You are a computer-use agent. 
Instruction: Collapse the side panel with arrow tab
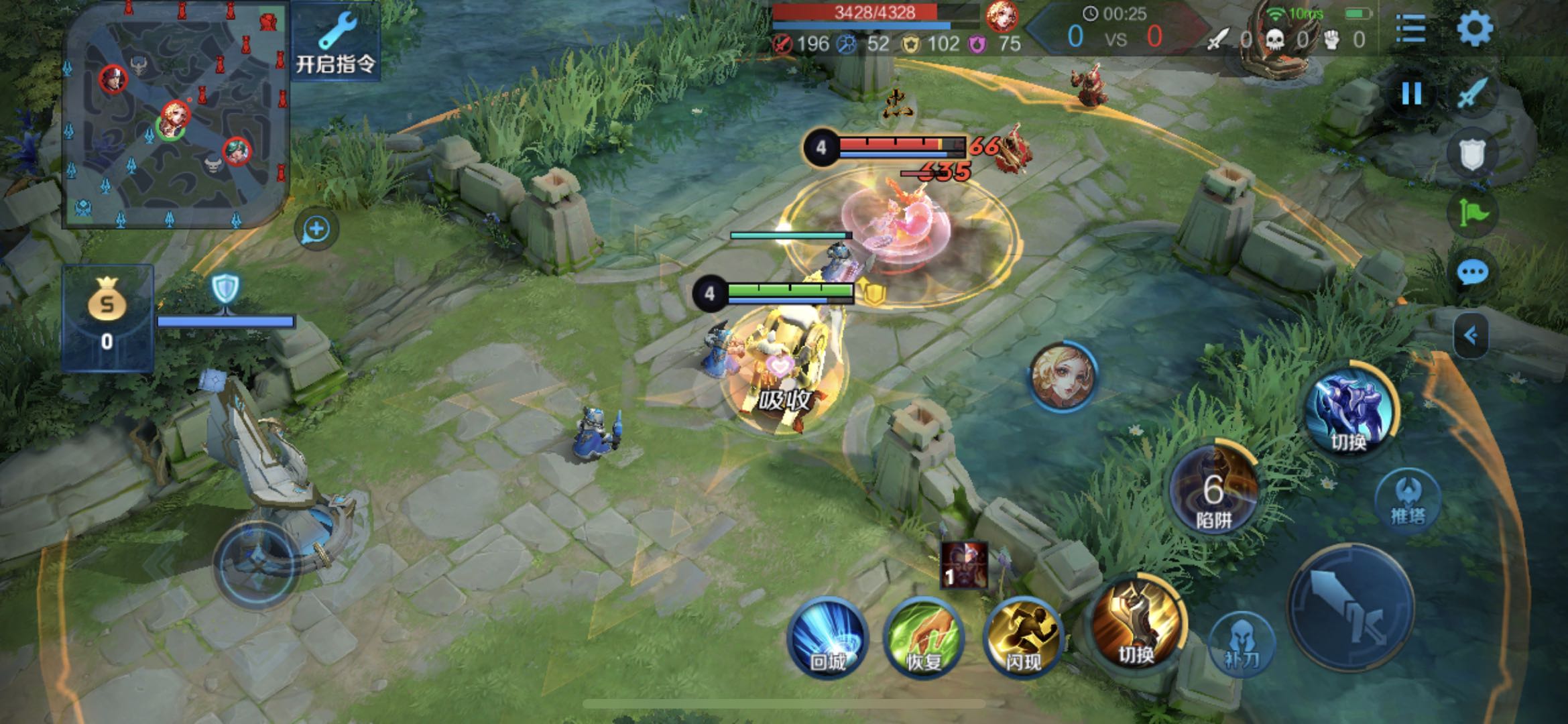(x=1471, y=335)
